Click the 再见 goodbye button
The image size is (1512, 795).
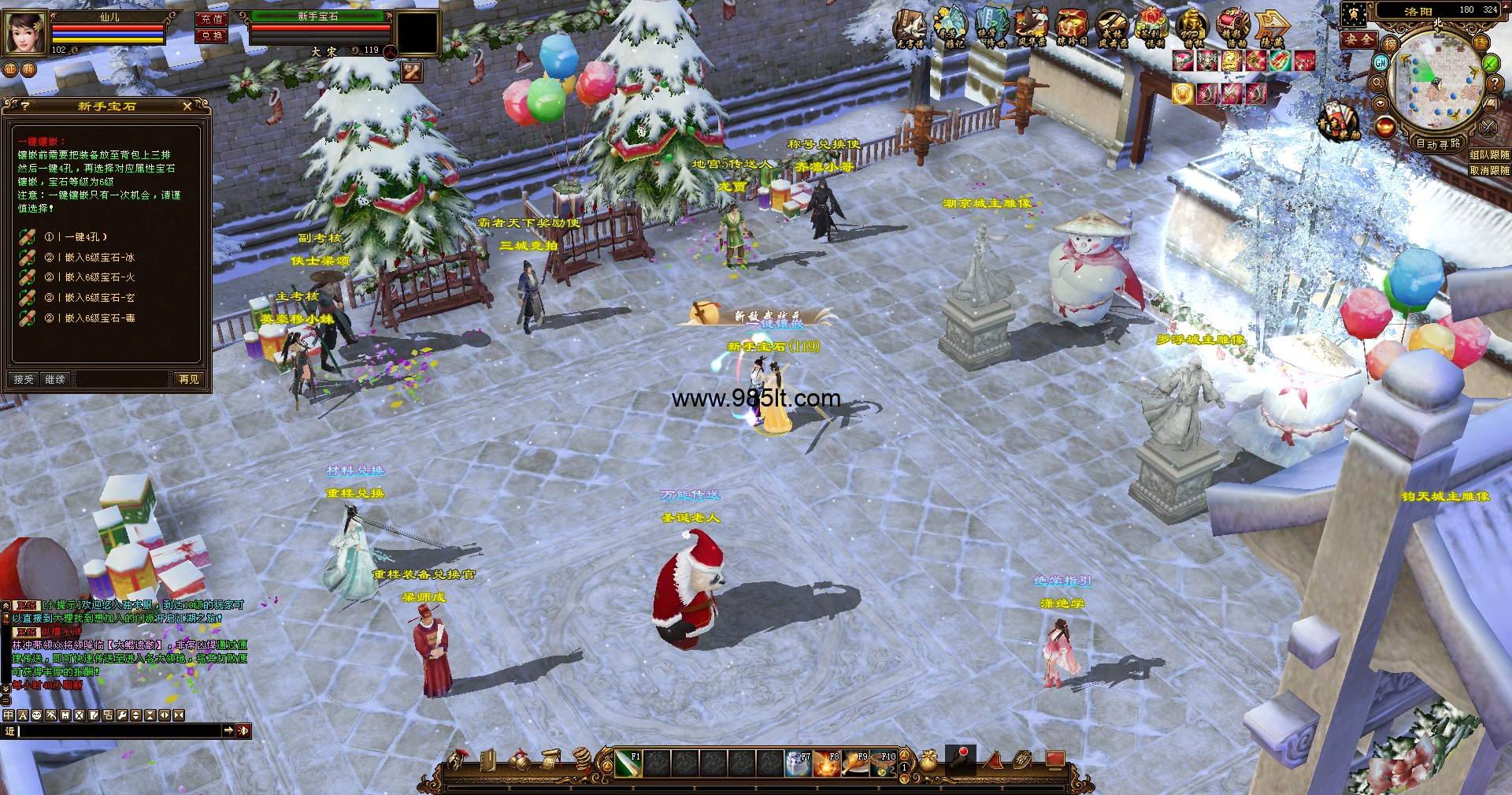pos(189,379)
